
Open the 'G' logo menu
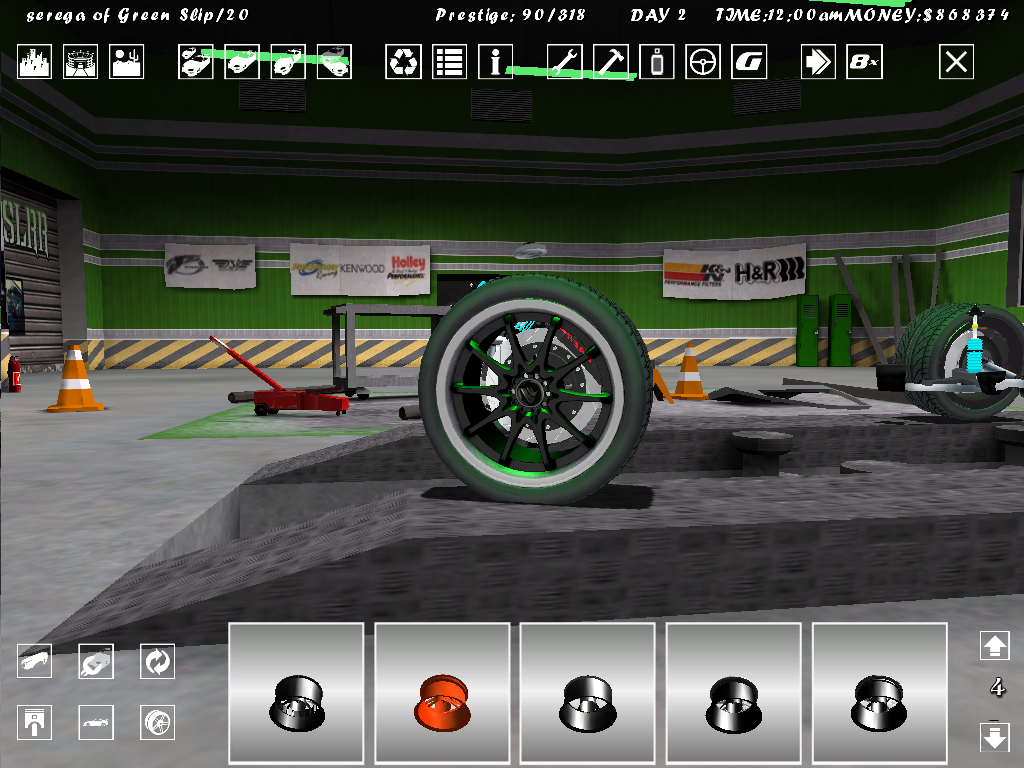[x=748, y=62]
